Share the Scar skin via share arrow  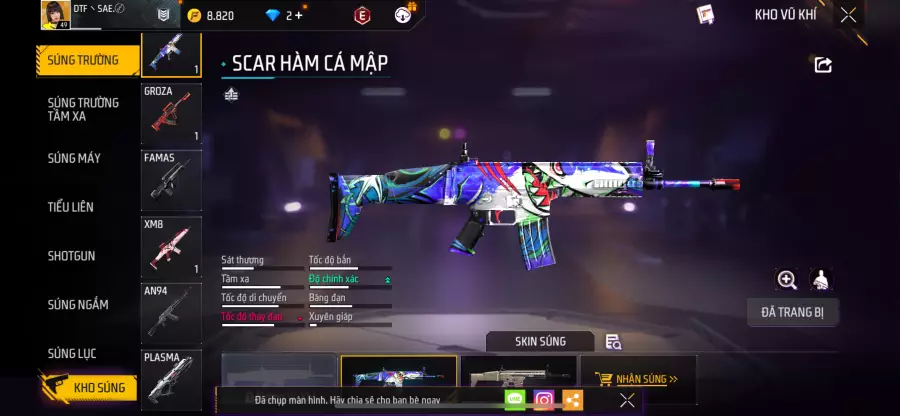[x=823, y=65]
